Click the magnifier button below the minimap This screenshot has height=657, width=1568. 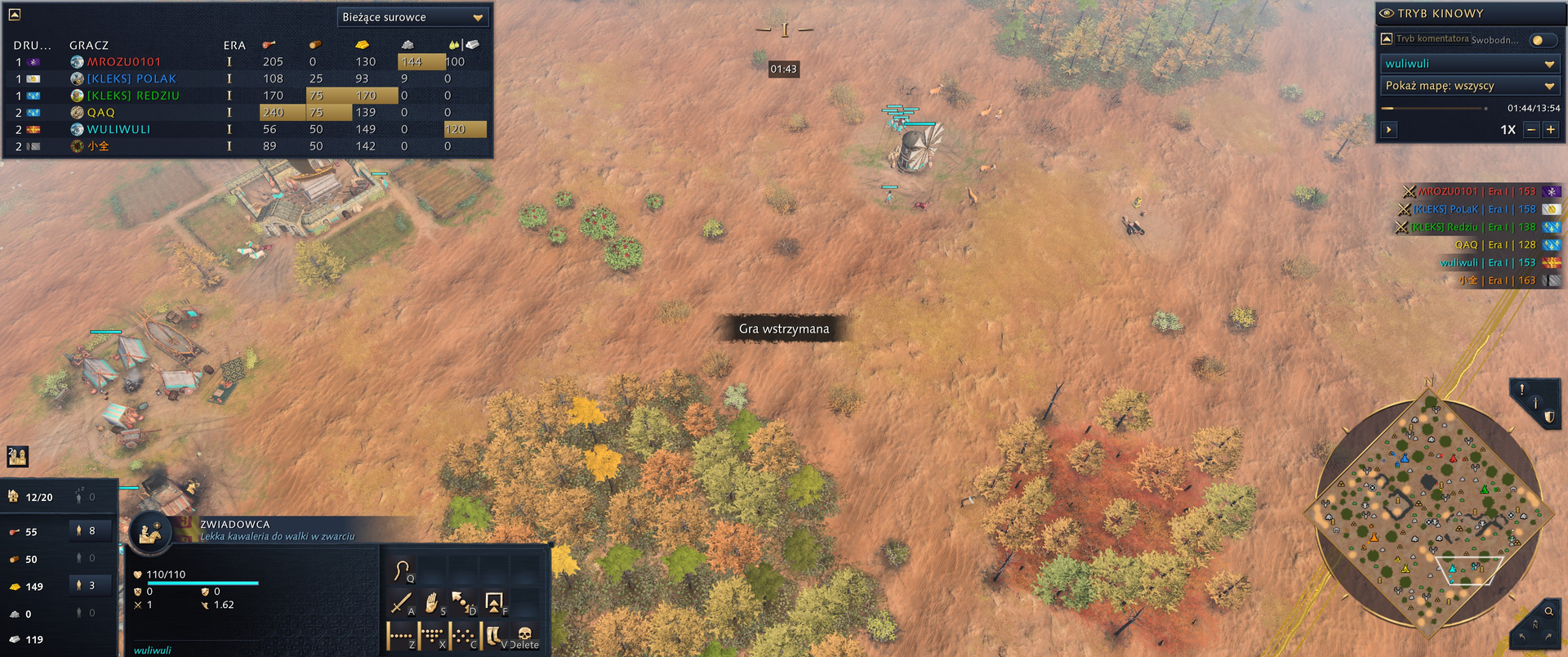pos(1548,611)
